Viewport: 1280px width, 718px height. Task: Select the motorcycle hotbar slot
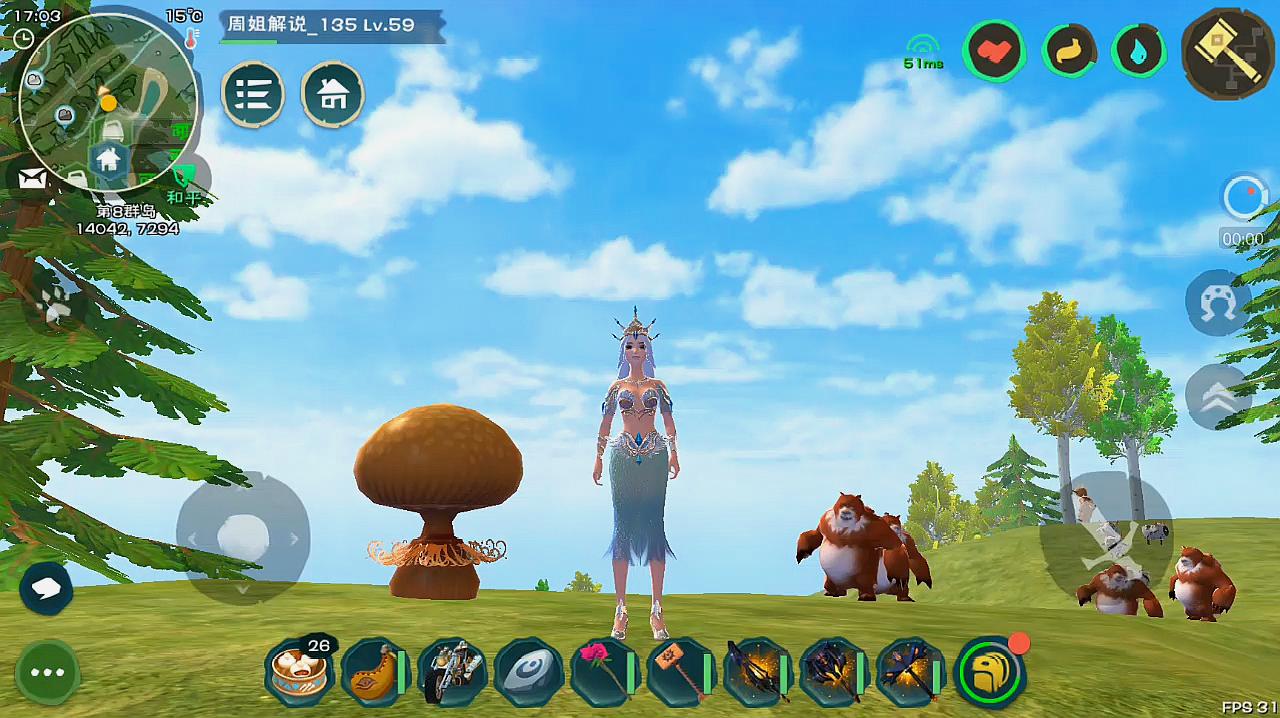[452, 672]
